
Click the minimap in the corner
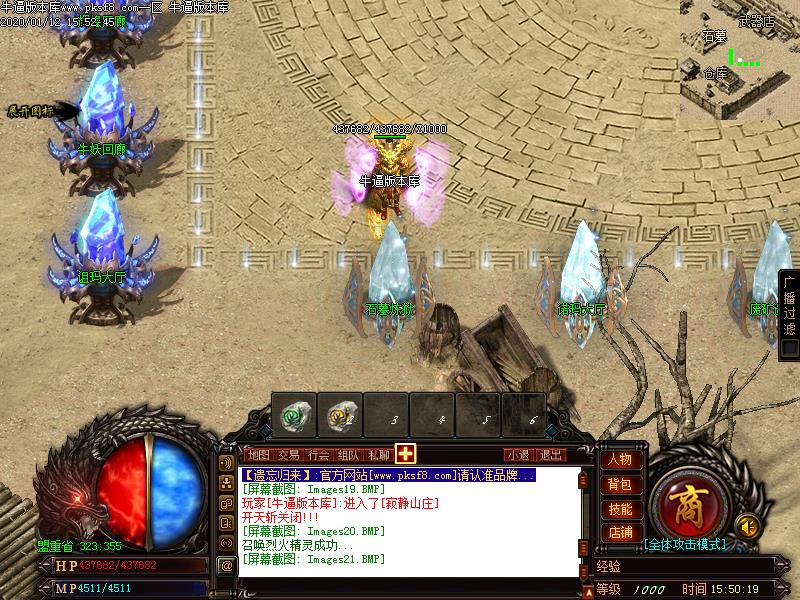point(739,60)
